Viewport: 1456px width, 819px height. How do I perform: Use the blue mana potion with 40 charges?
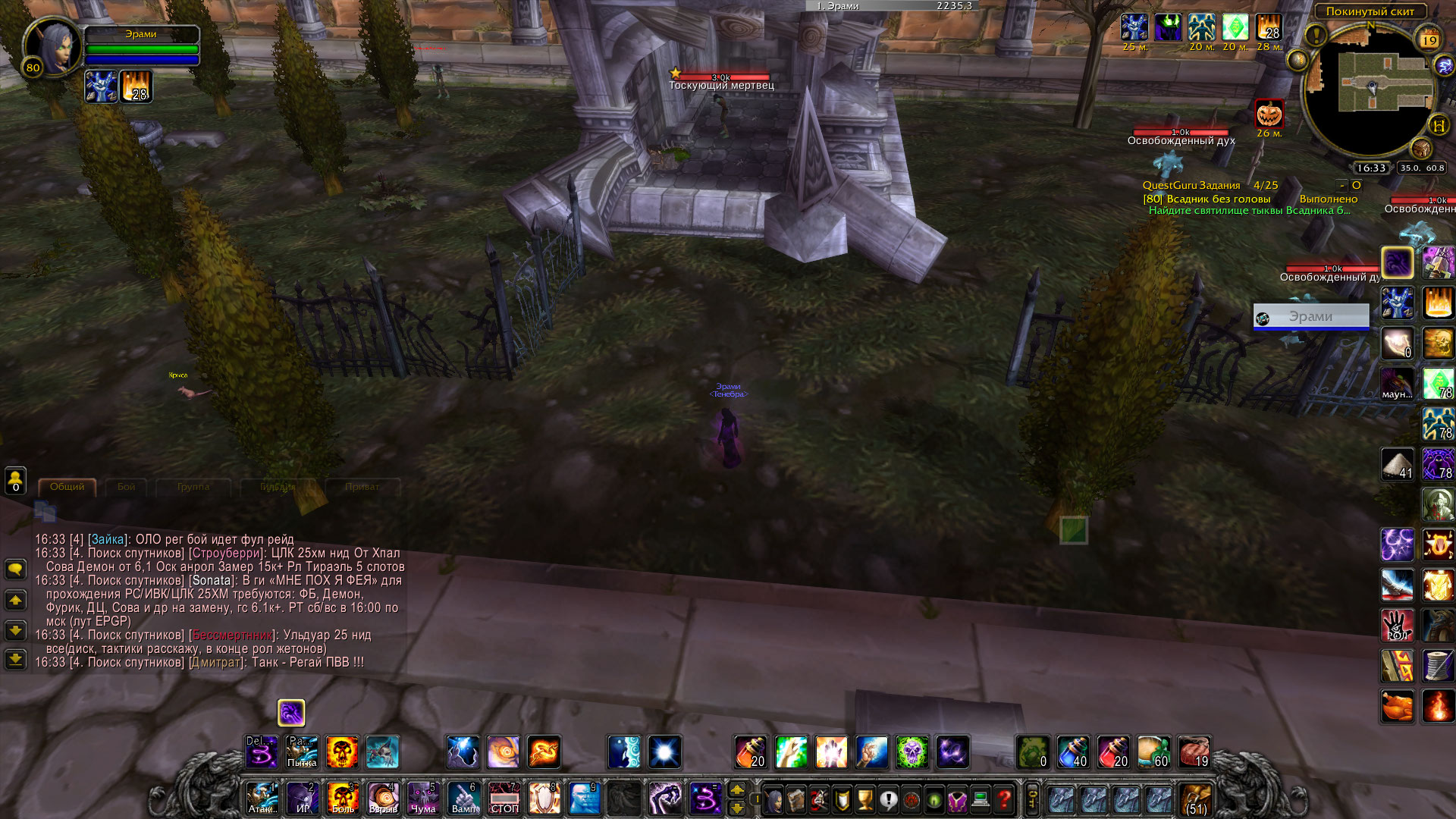[1073, 752]
